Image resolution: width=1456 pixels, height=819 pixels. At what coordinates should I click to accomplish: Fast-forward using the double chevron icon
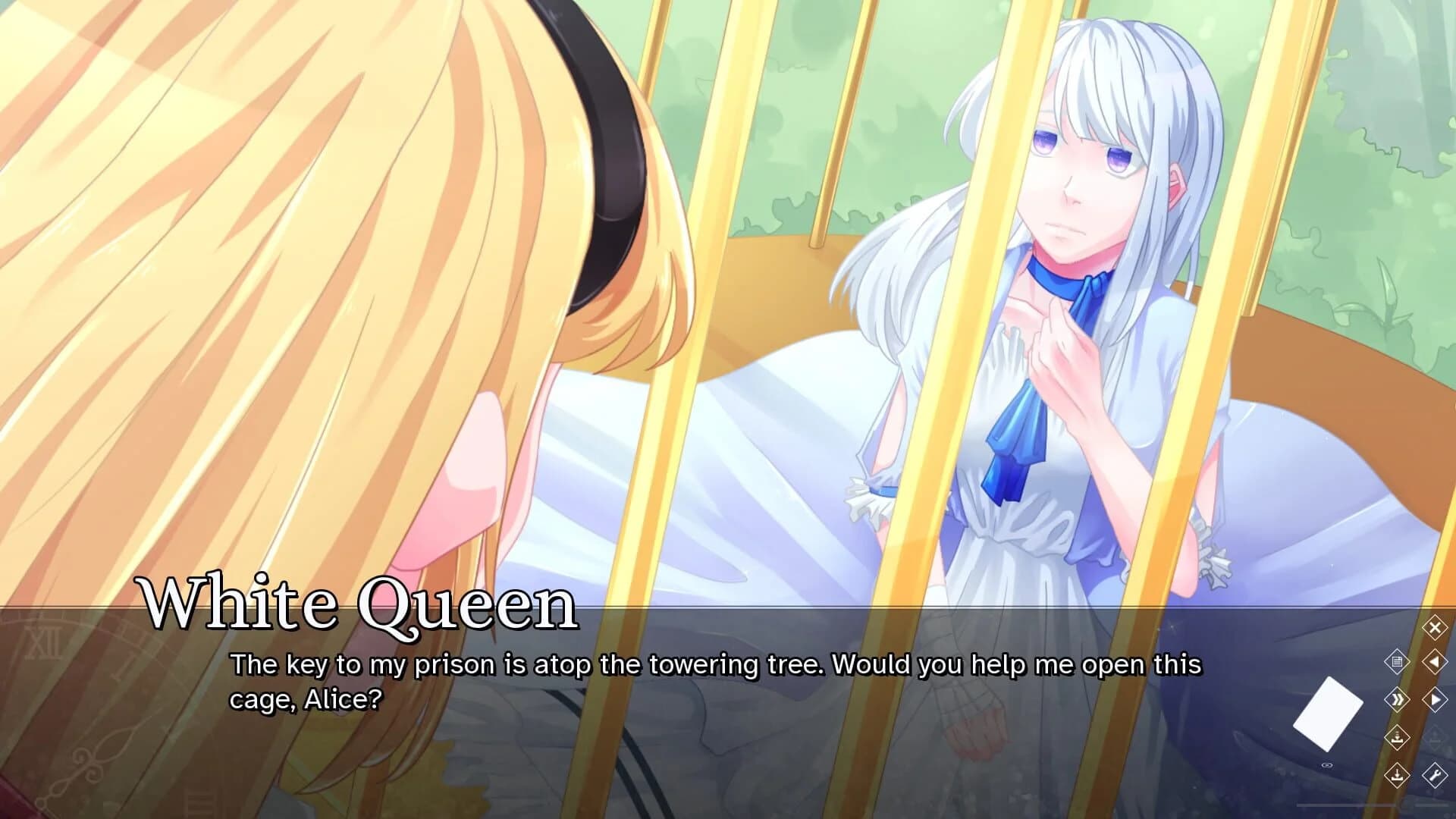[1398, 700]
